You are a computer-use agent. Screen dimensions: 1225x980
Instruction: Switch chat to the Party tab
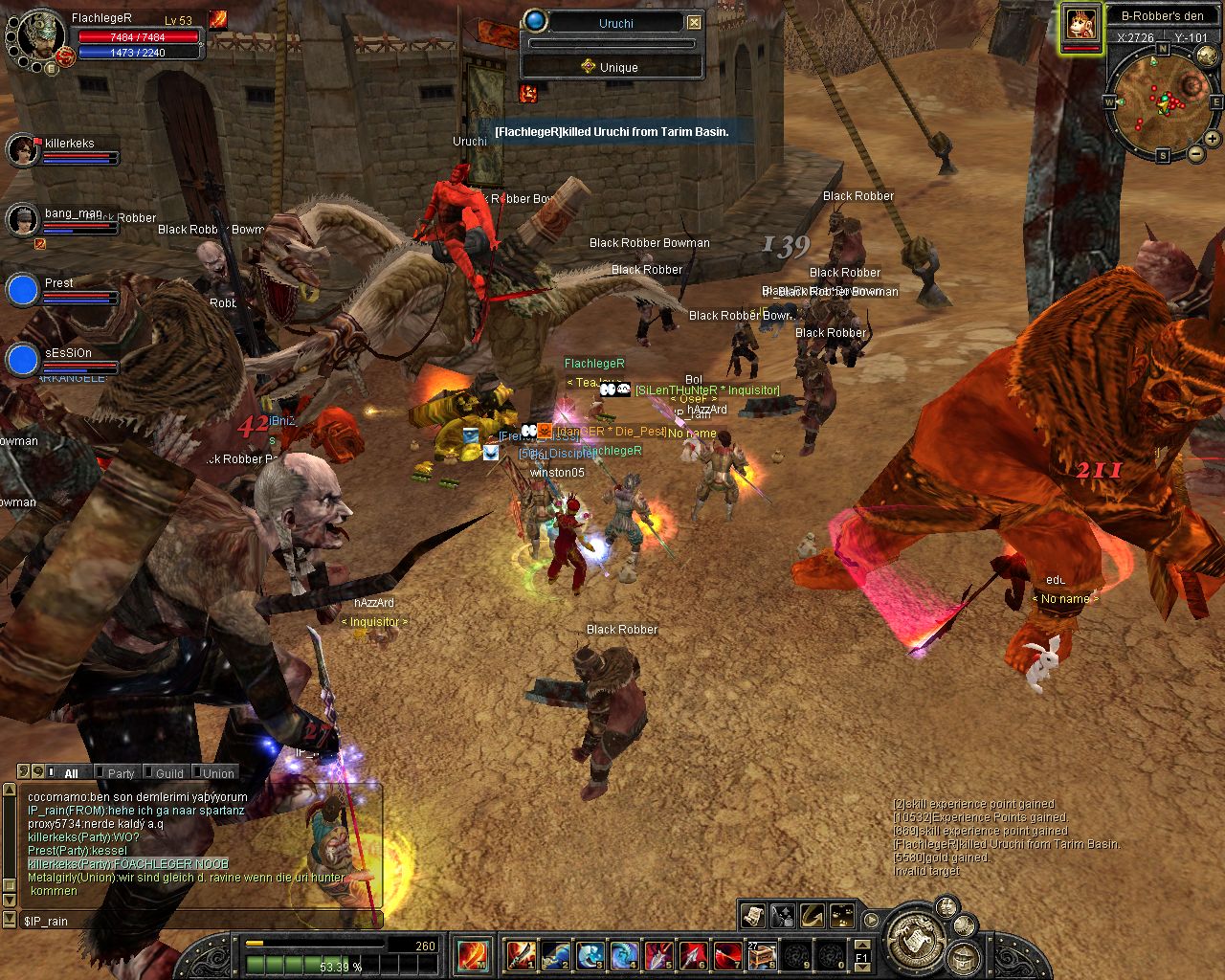point(121,773)
